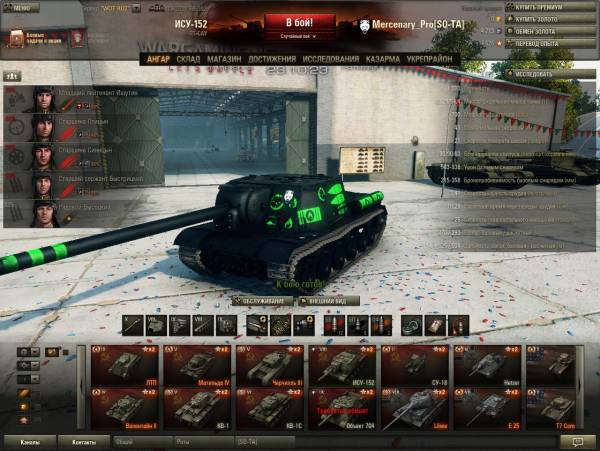The image size is (600, 451).
Task: Select the Объект 704 tank
Action: point(343,408)
